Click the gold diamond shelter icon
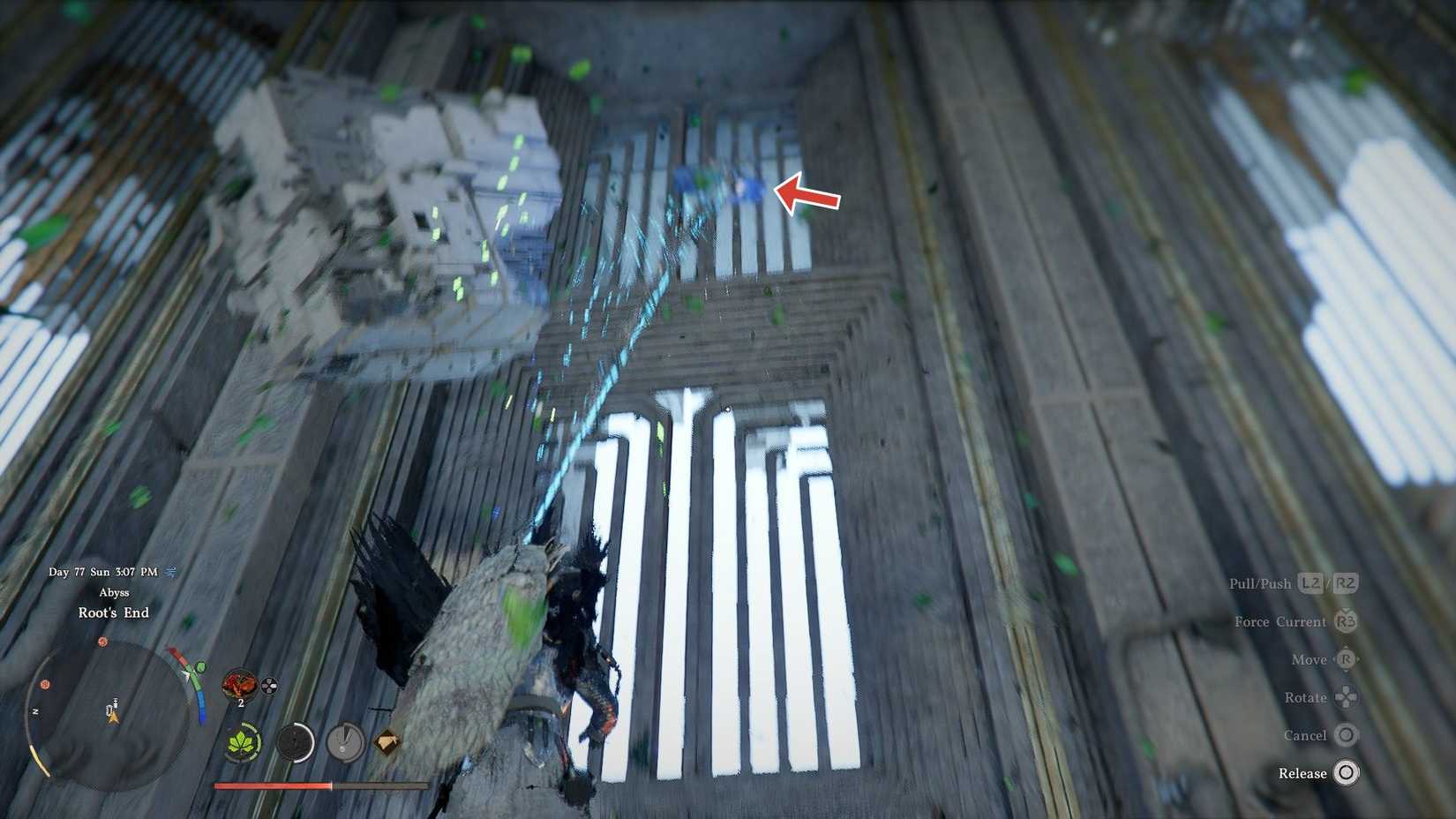This screenshot has width=1456, height=819. coord(388,740)
